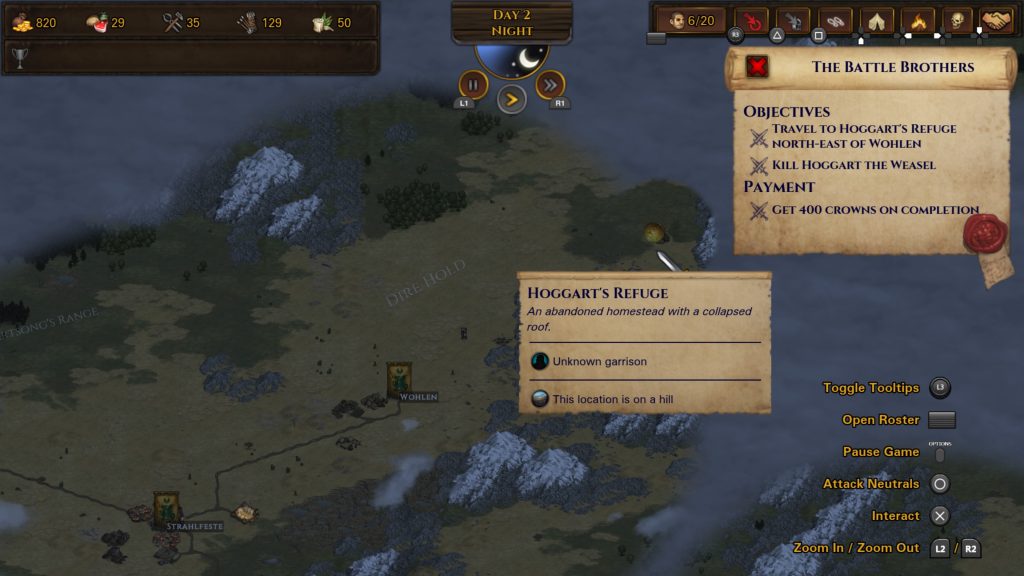Click the campfire icon button
Viewport: 1024px width, 576px height.
coord(917,20)
